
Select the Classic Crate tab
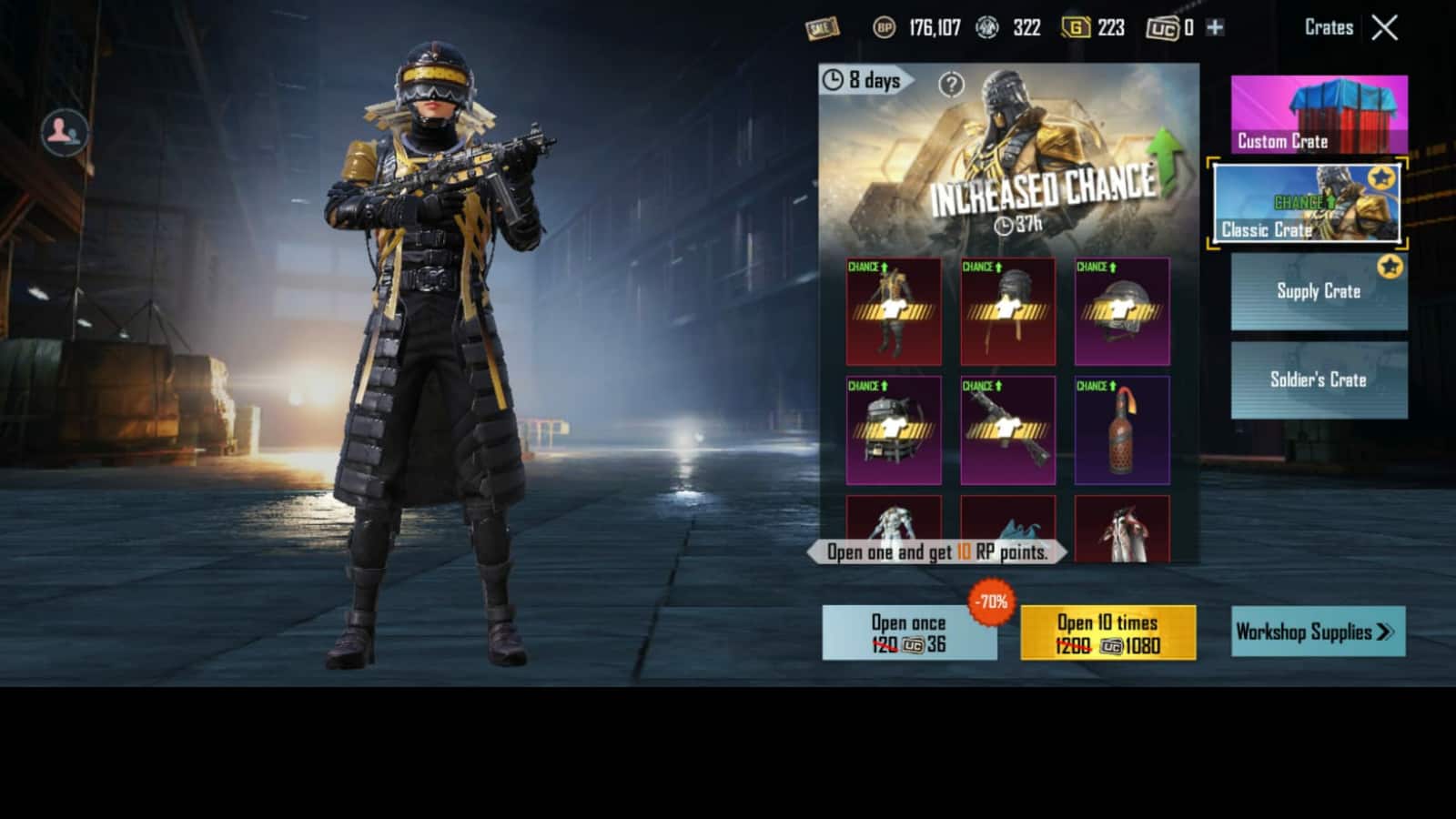[x=1307, y=205]
